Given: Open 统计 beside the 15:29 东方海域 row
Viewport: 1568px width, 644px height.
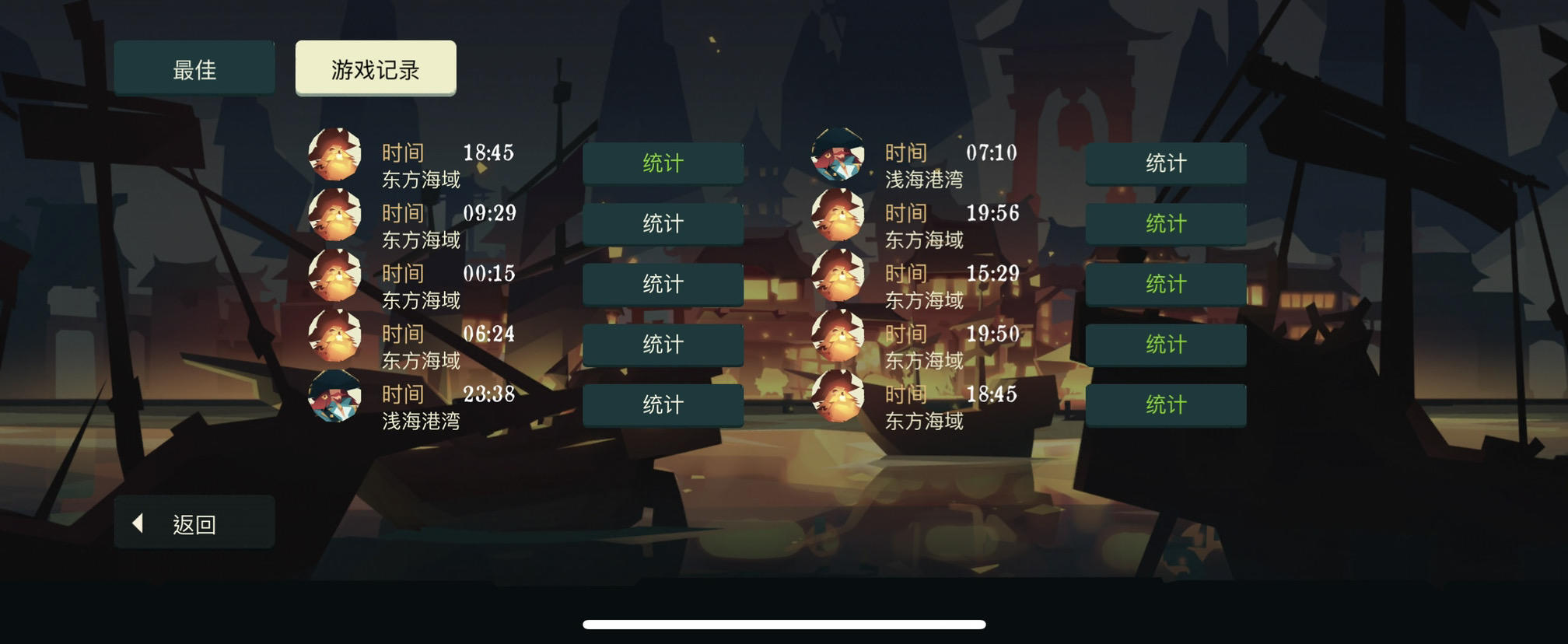Looking at the screenshot, I should point(1166,284).
